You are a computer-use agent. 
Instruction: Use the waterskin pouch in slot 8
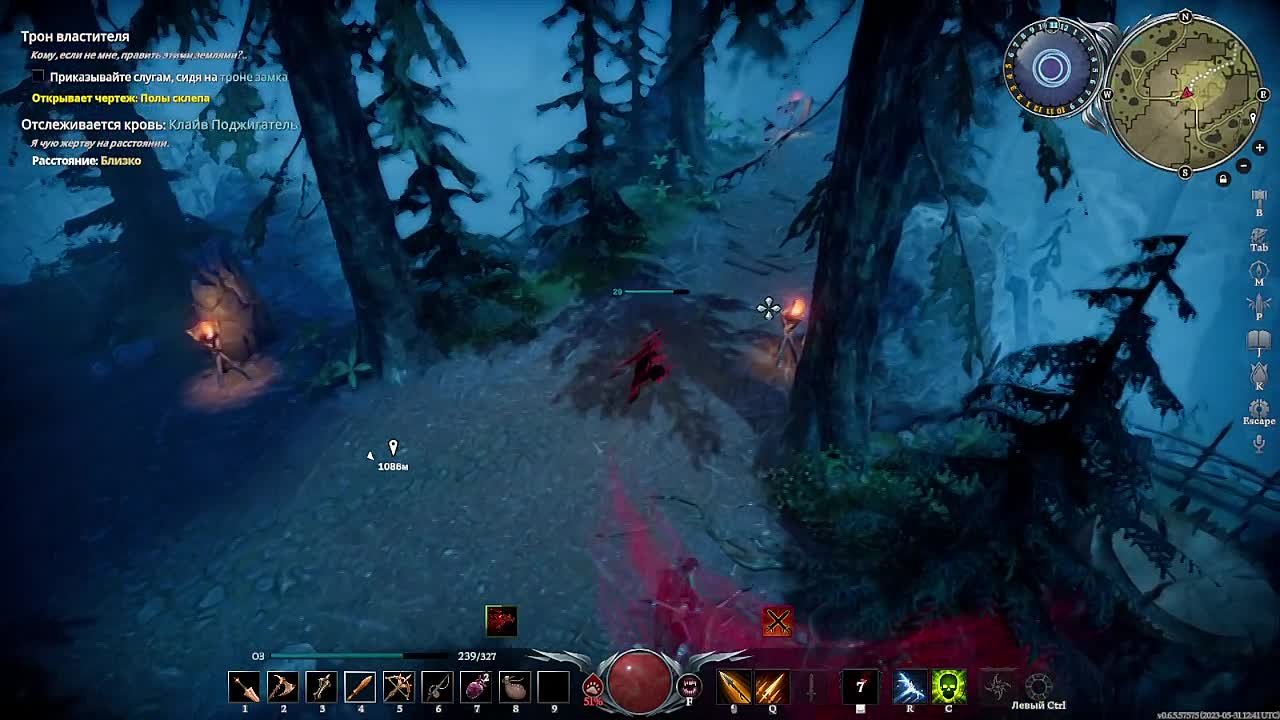(515, 687)
